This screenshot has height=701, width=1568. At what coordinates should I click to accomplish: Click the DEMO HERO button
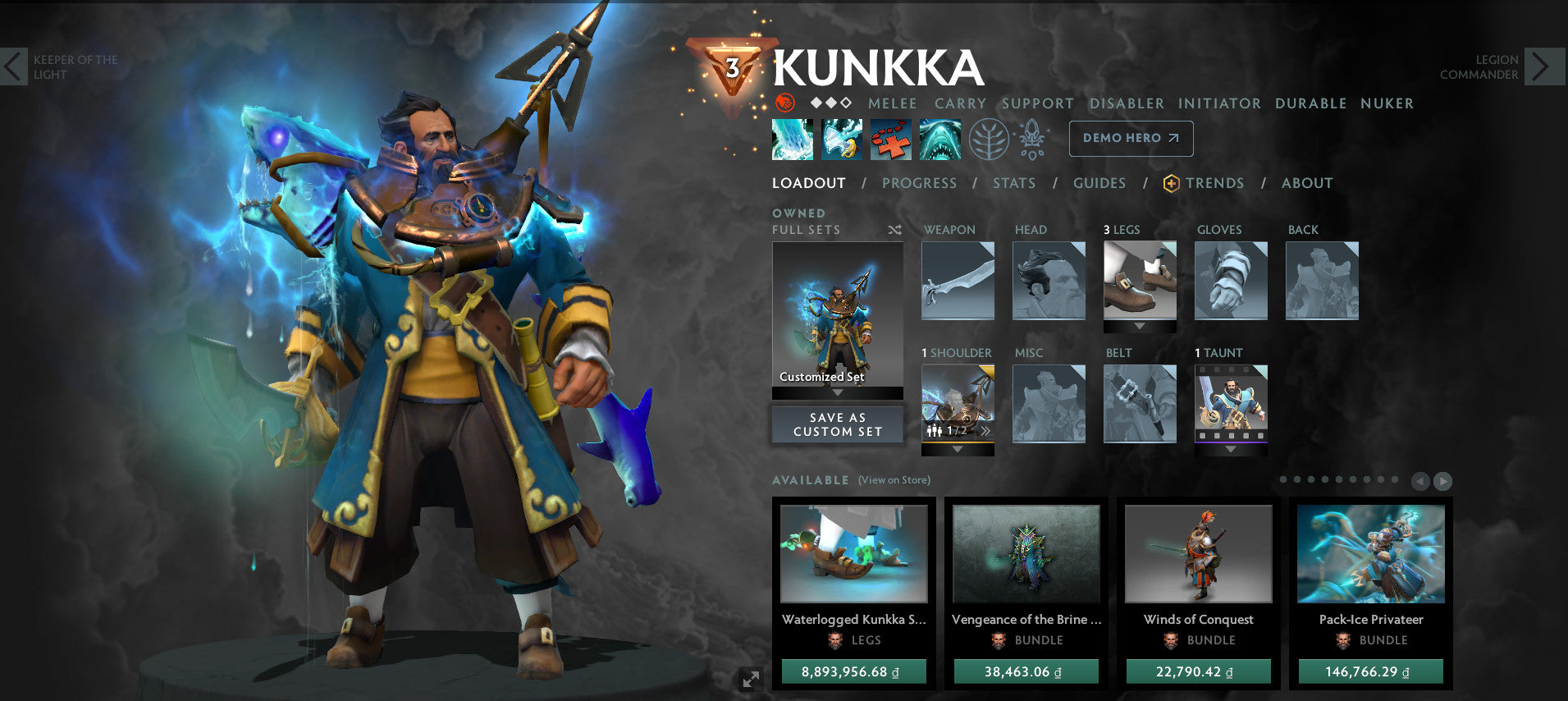point(1131,138)
